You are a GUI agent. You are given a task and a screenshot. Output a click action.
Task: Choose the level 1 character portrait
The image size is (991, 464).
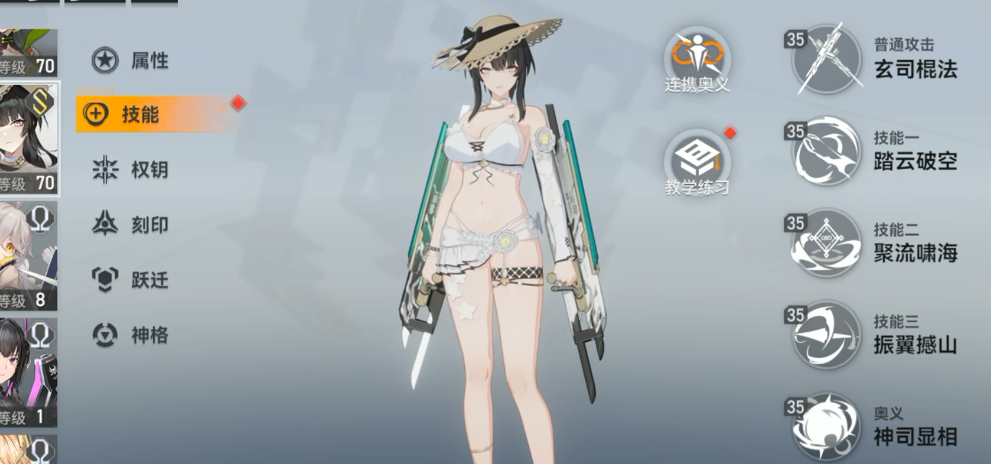tap(27, 373)
